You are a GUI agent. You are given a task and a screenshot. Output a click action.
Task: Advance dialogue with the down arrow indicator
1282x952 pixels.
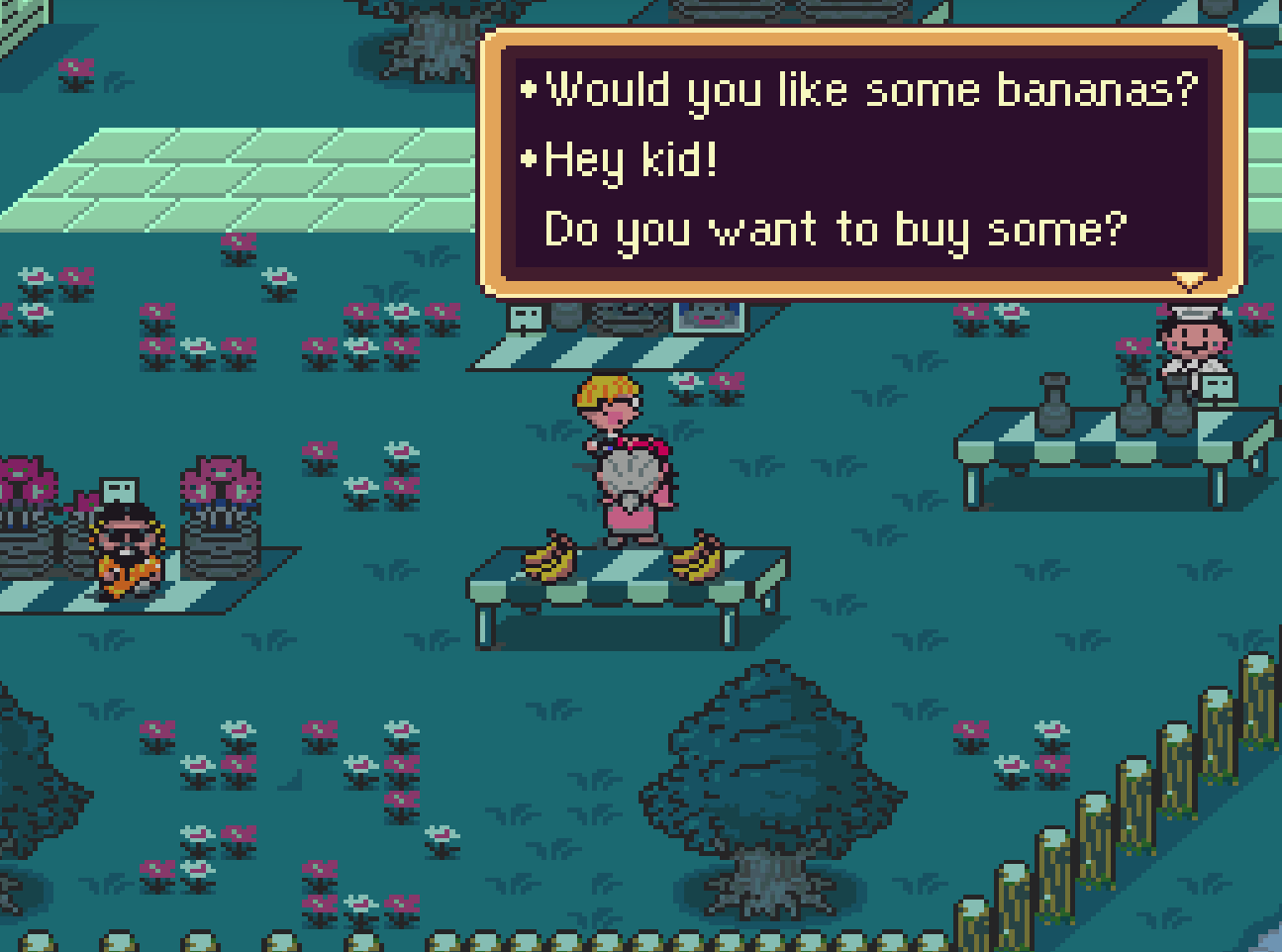(x=1188, y=281)
